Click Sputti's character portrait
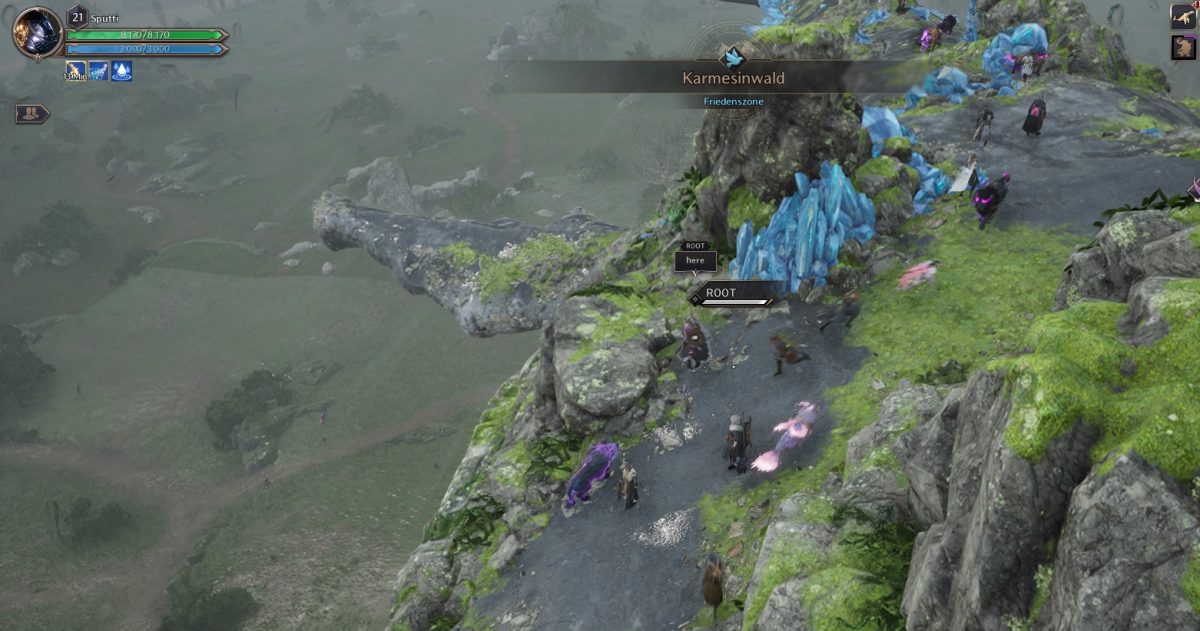This screenshot has width=1200, height=631. coord(38,33)
